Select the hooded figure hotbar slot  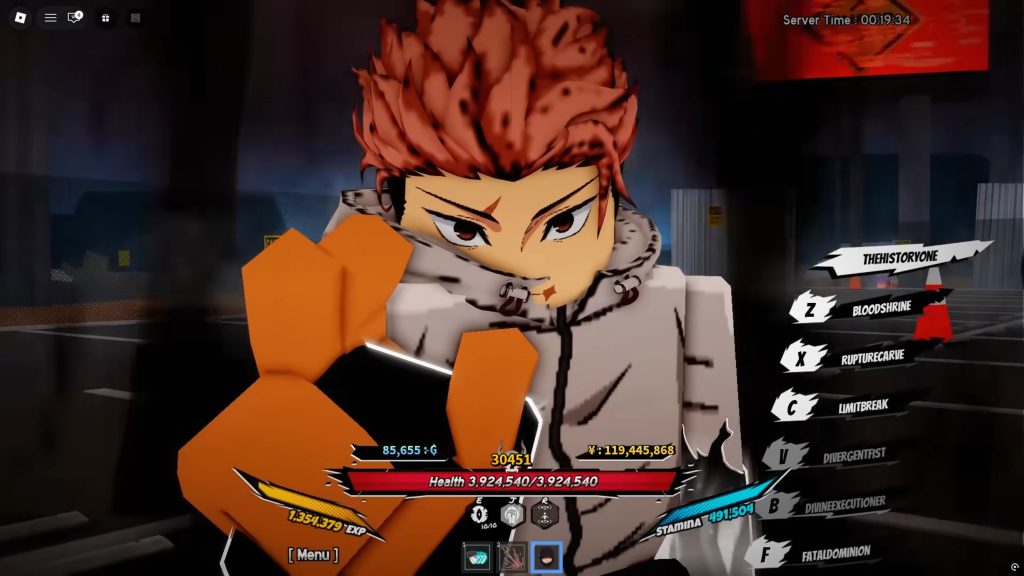[546, 558]
